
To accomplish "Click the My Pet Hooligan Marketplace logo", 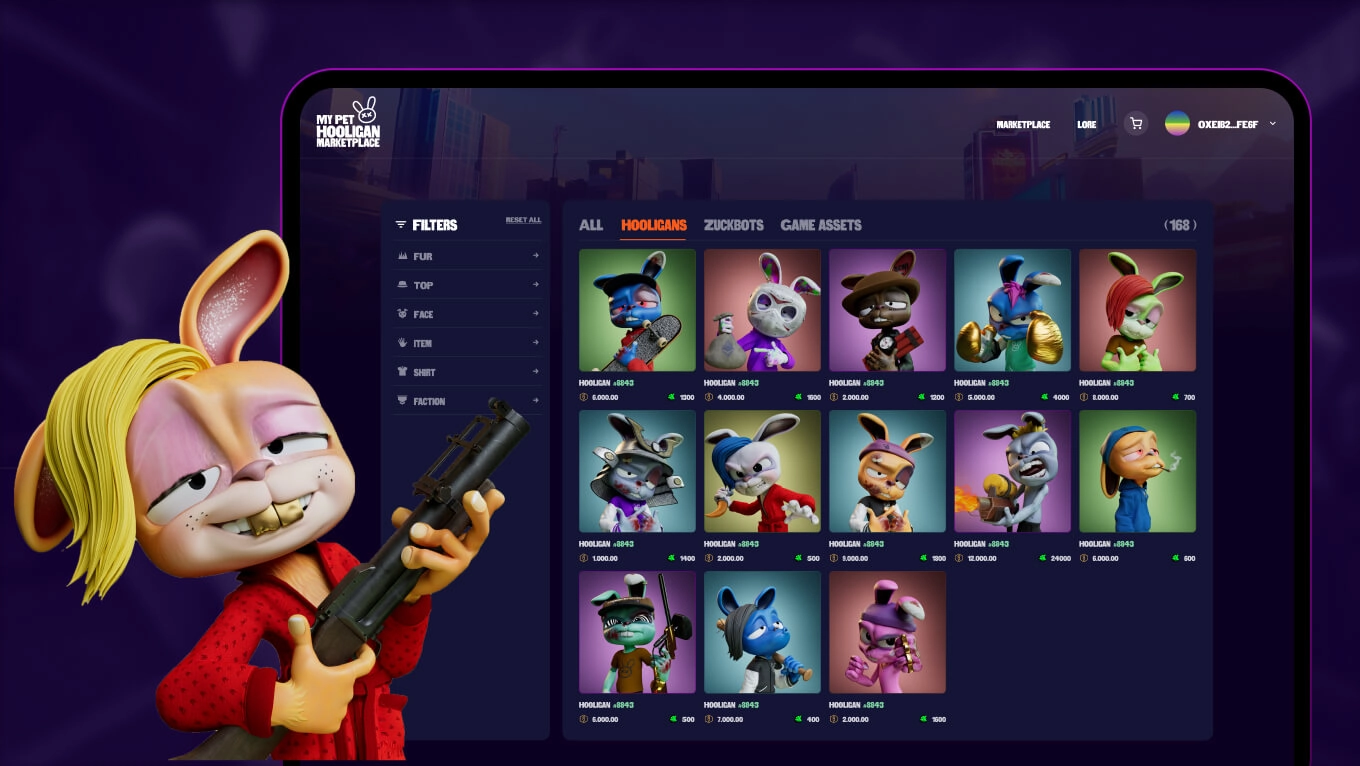I will point(348,123).
